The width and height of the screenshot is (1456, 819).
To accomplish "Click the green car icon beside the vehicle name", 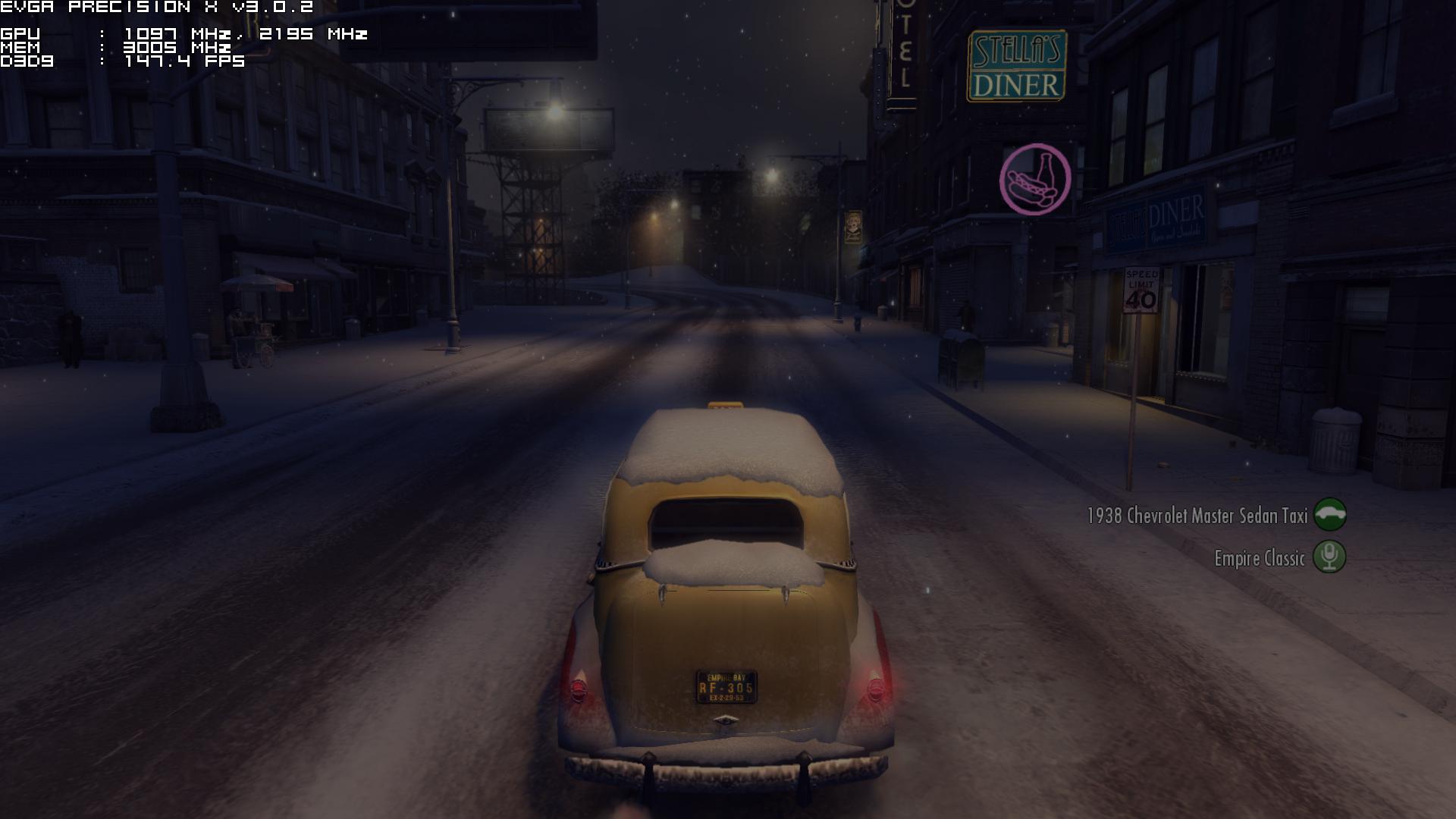I will (x=1329, y=514).
